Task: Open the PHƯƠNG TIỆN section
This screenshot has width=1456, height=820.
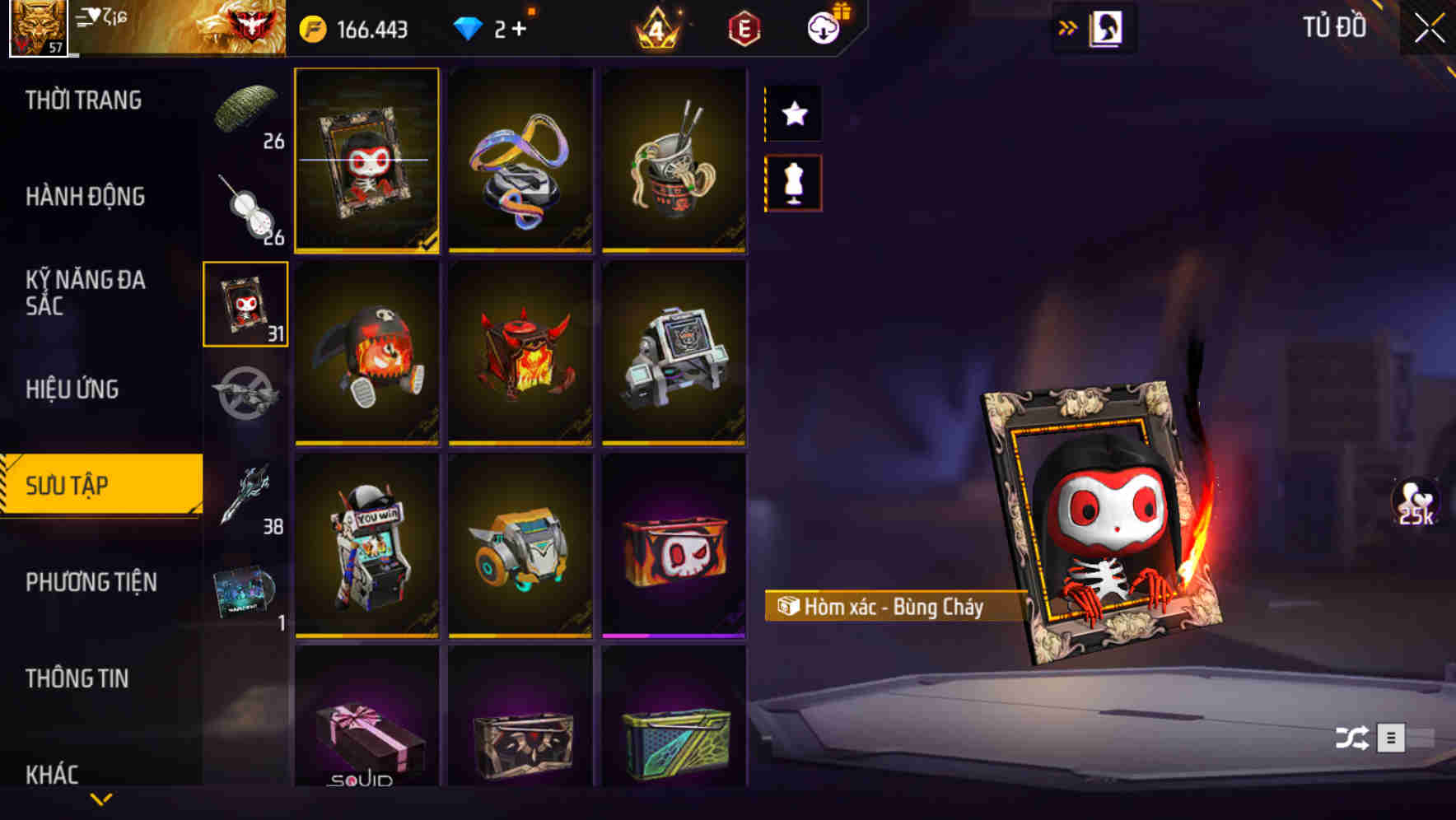Action: click(91, 581)
